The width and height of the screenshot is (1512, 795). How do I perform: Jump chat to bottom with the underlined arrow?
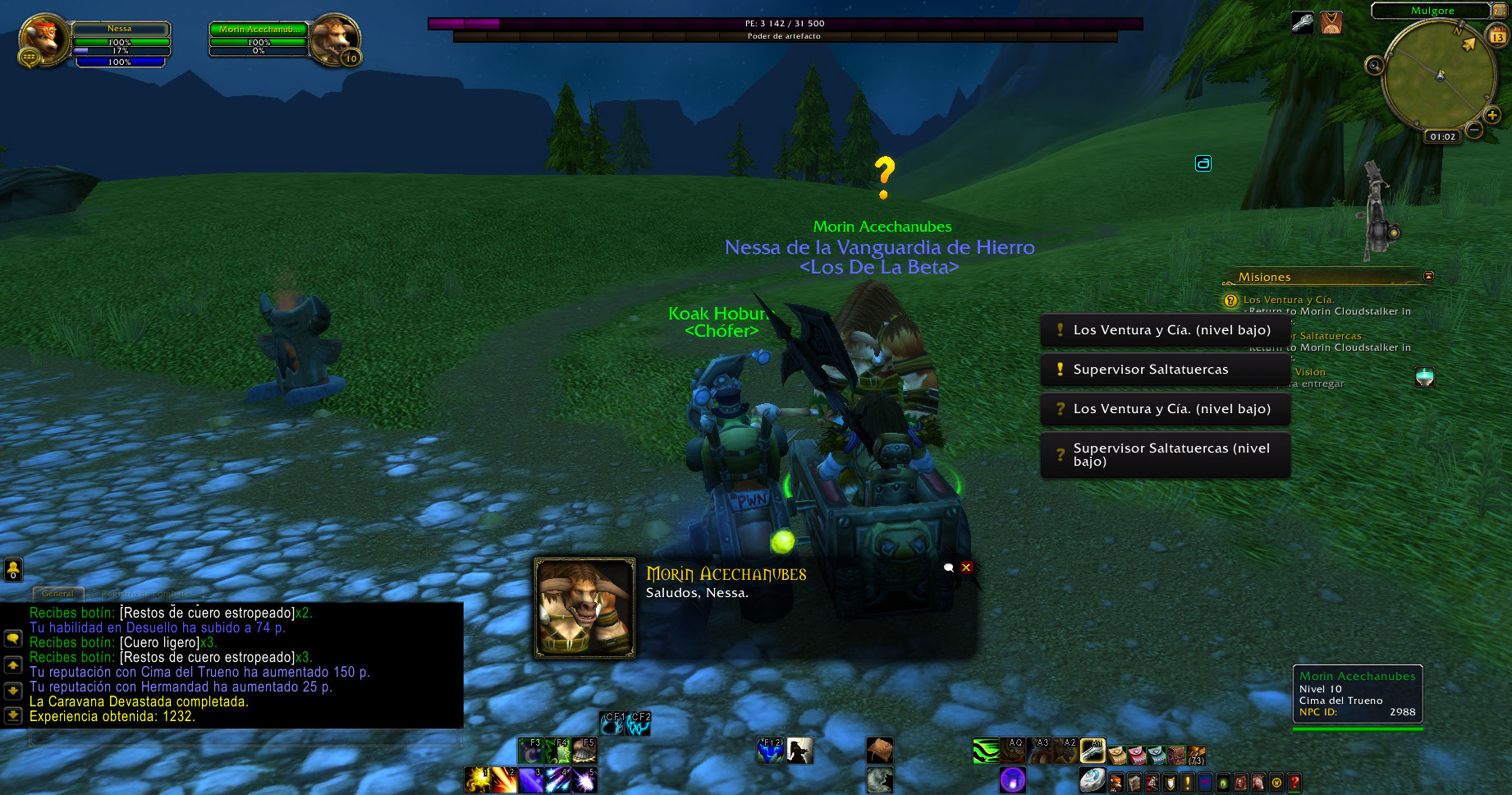point(13,715)
